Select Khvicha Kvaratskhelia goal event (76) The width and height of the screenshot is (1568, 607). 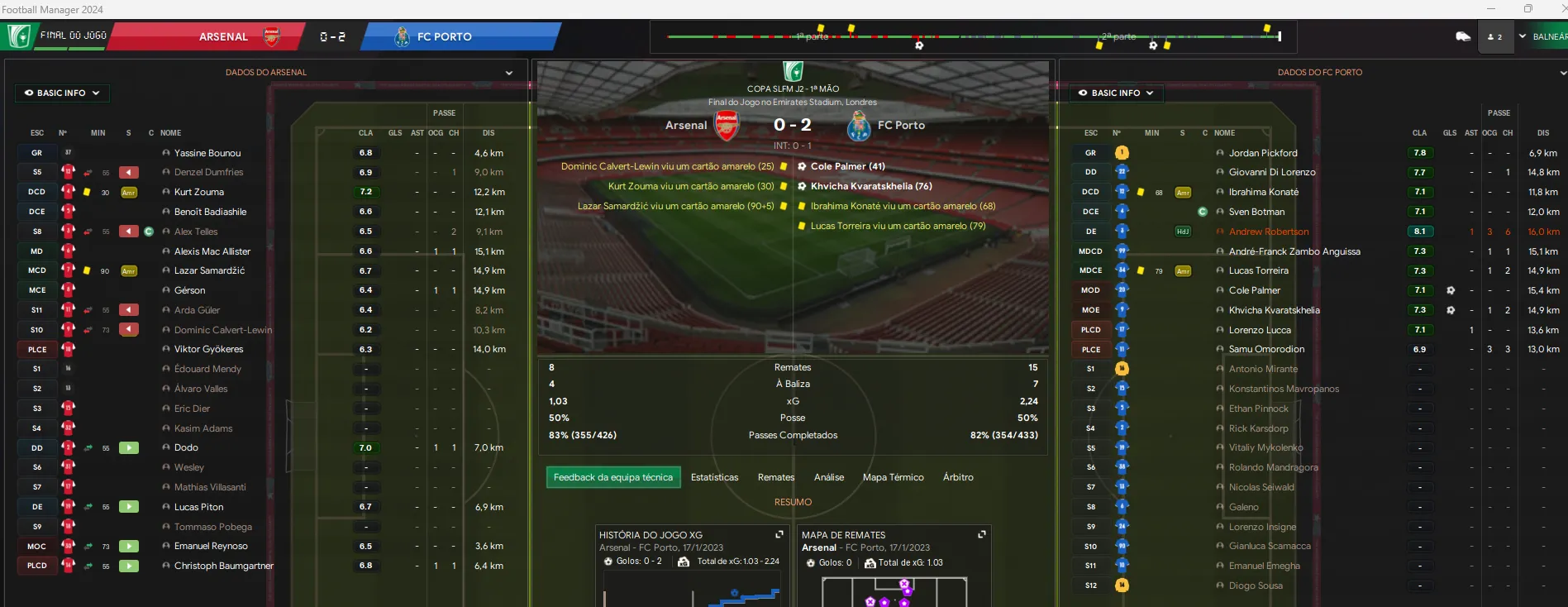click(870, 186)
